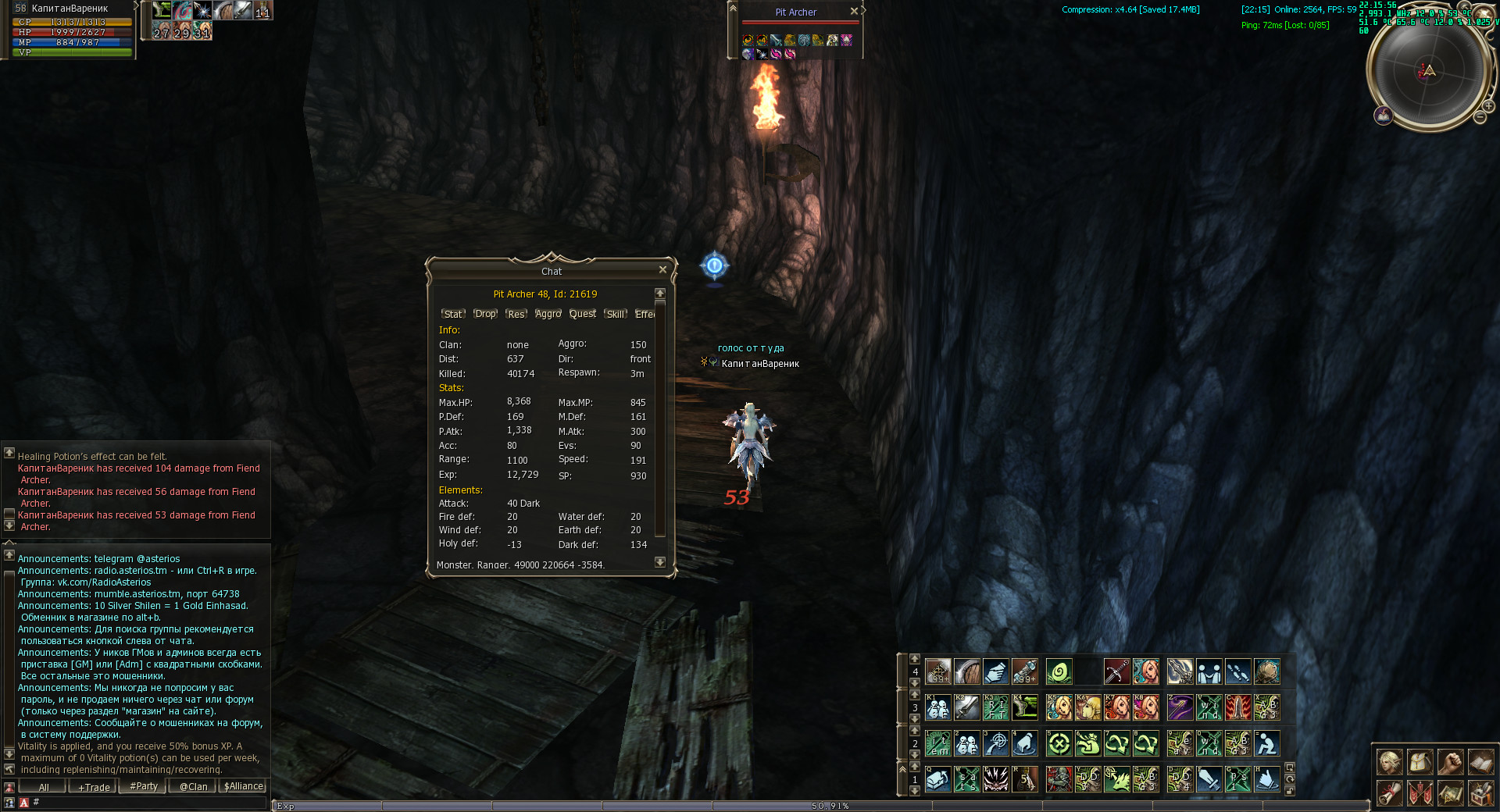Use the sit-down action on the hotbar
The height and width of the screenshot is (812, 1500).
coord(1266,743)
